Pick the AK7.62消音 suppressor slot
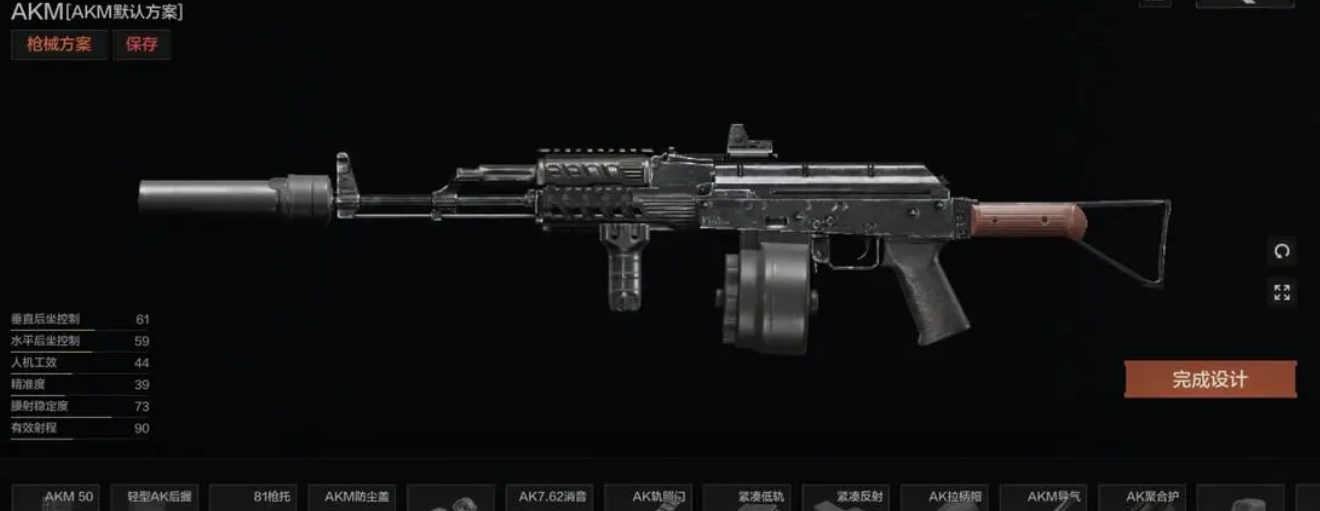This screenshot has width=1320, height=511. (x=551, y=497)
